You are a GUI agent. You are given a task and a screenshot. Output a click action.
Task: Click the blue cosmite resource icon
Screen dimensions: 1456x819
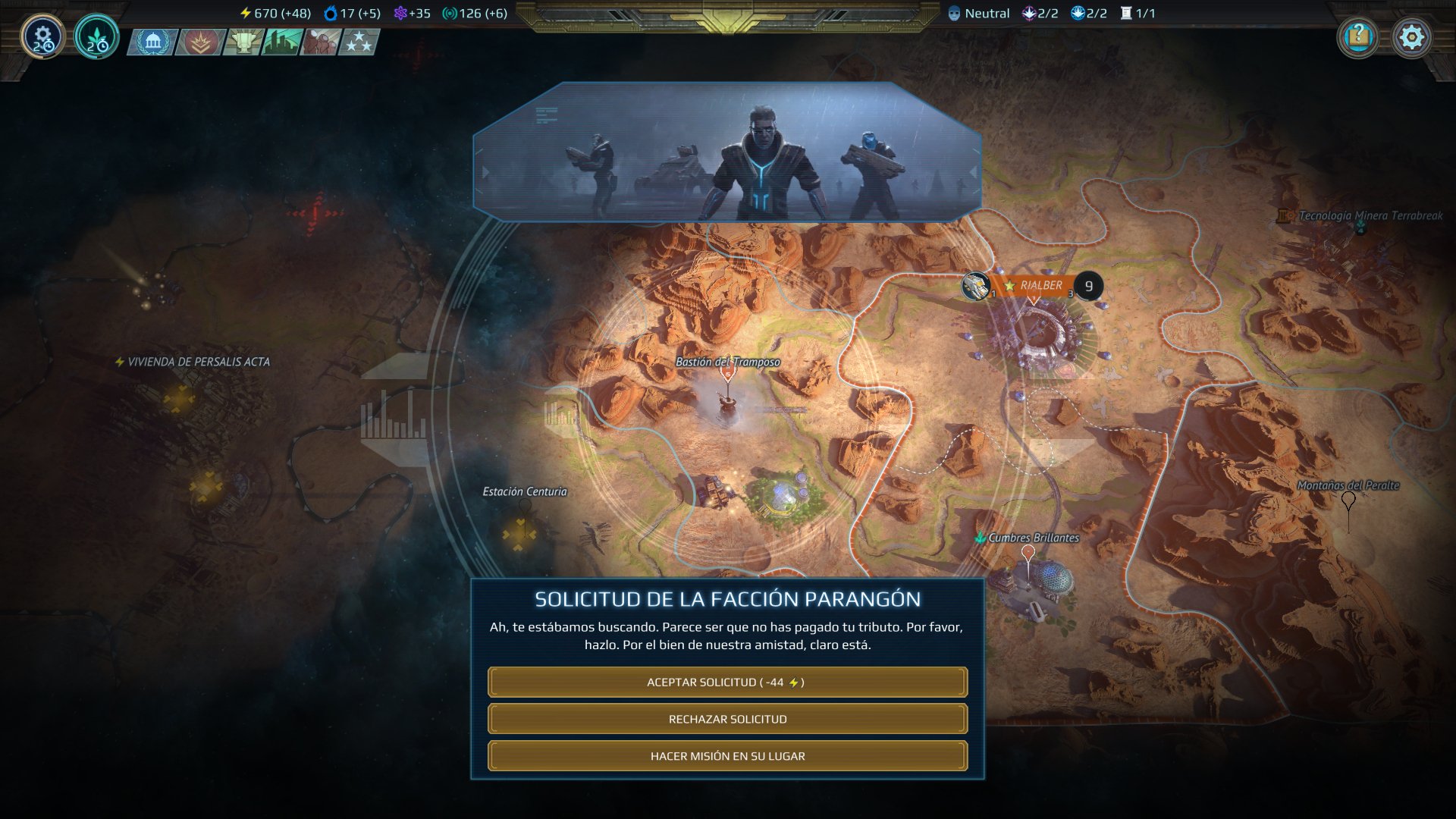click(330, 13)
